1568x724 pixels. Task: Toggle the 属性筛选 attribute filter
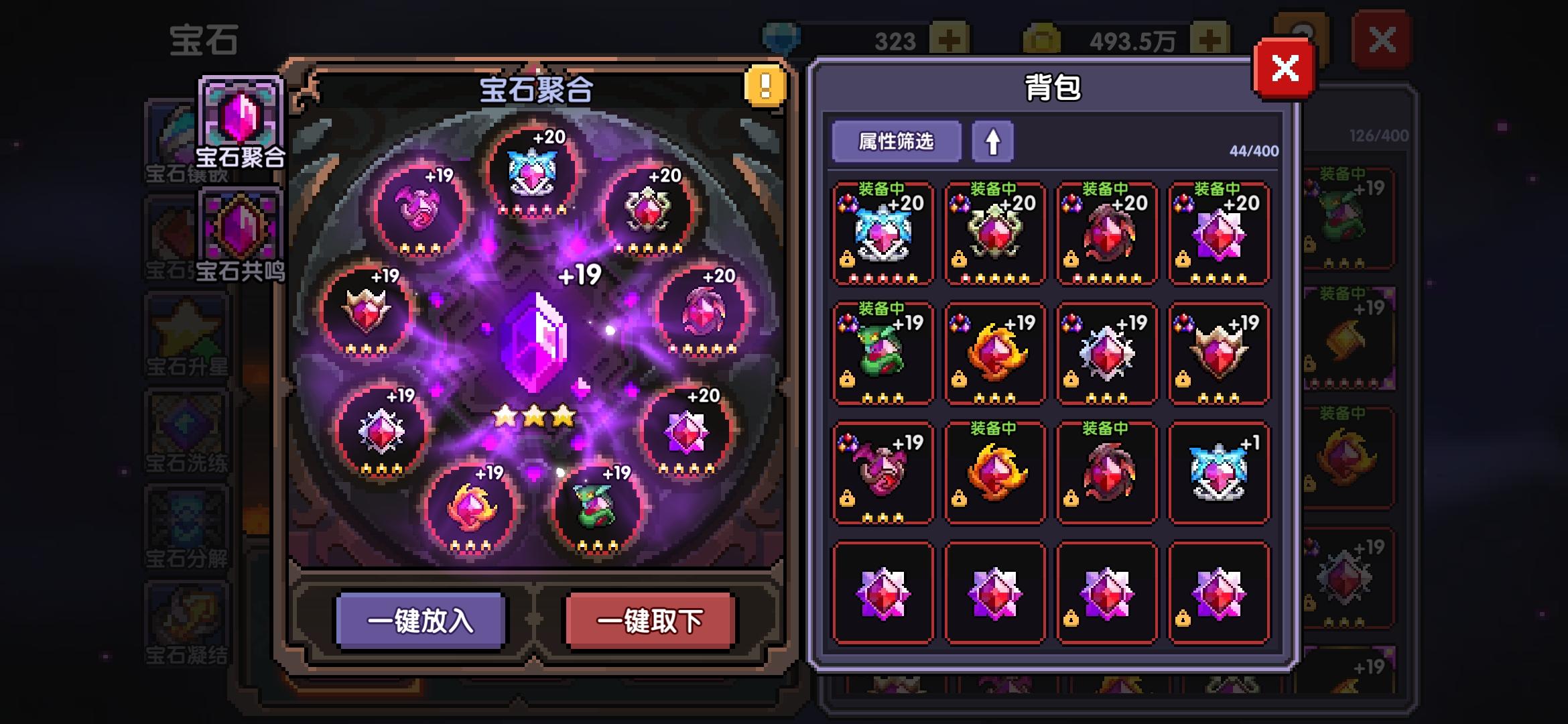[x=896, y=141]
